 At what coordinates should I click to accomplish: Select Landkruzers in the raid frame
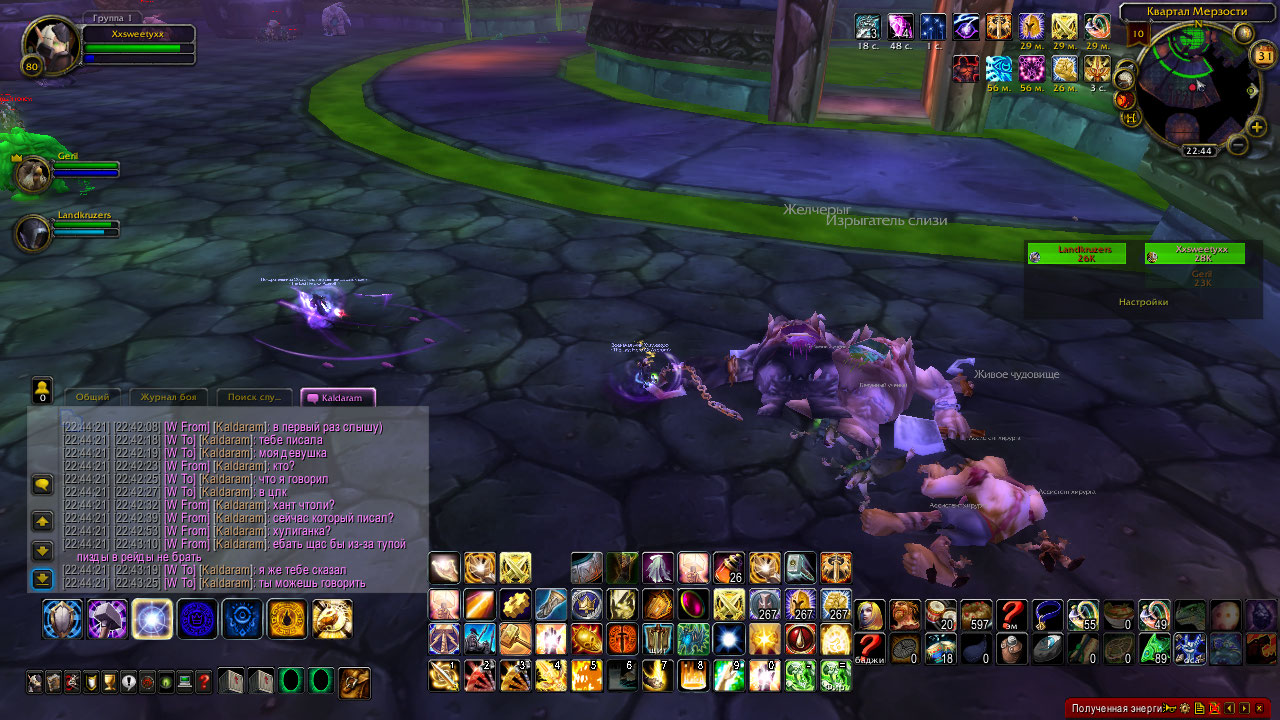click(x=1076, y=254)
